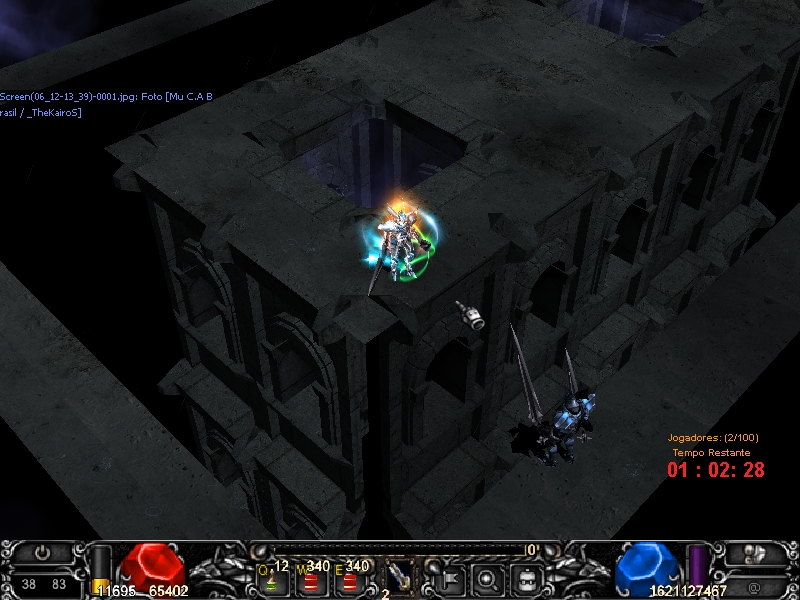Click the magnifying glass button
The image size is (800, 600).
pos(487,578)
